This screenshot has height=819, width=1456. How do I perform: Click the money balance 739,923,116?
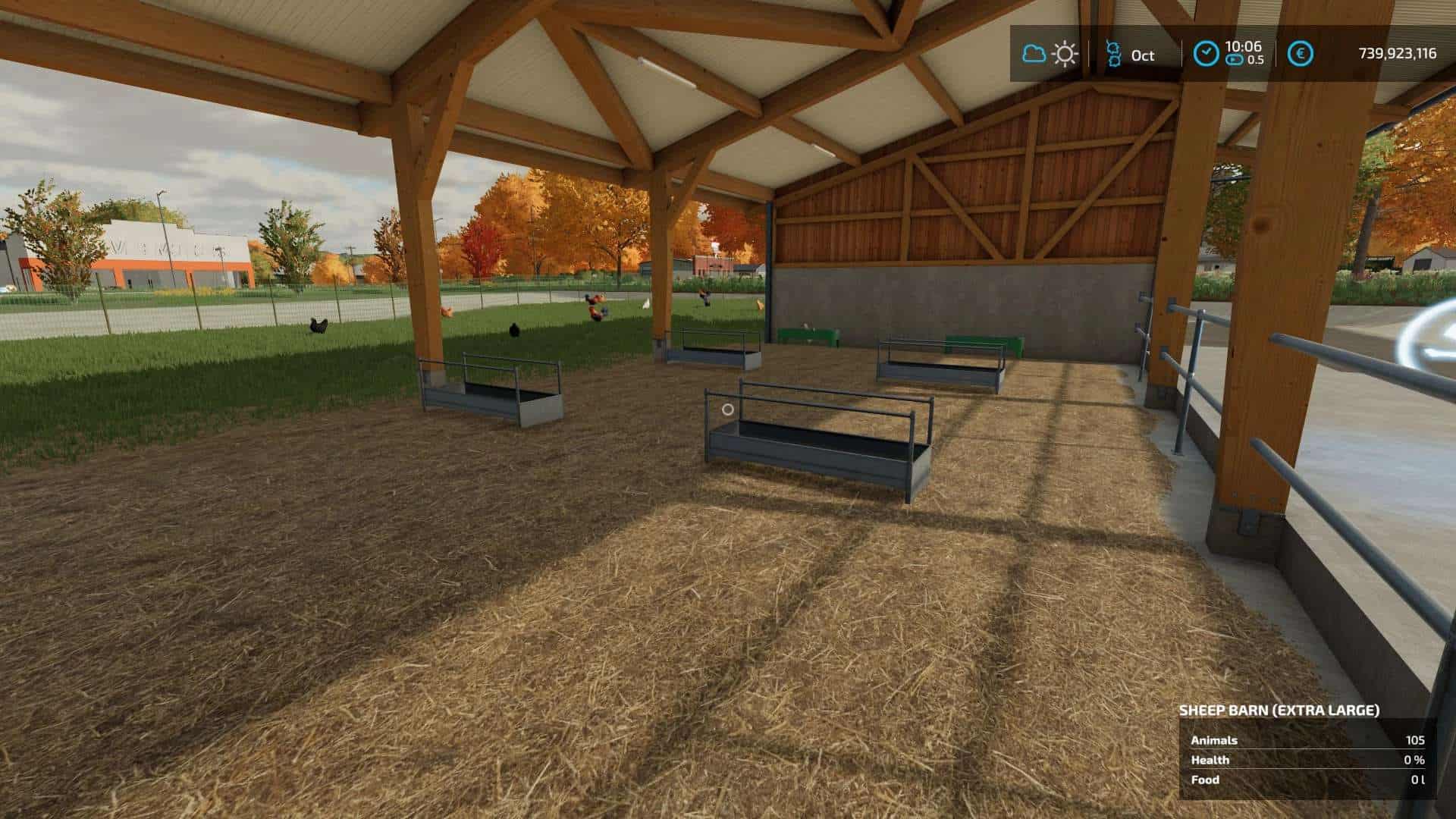click(x=1399, y=54)
